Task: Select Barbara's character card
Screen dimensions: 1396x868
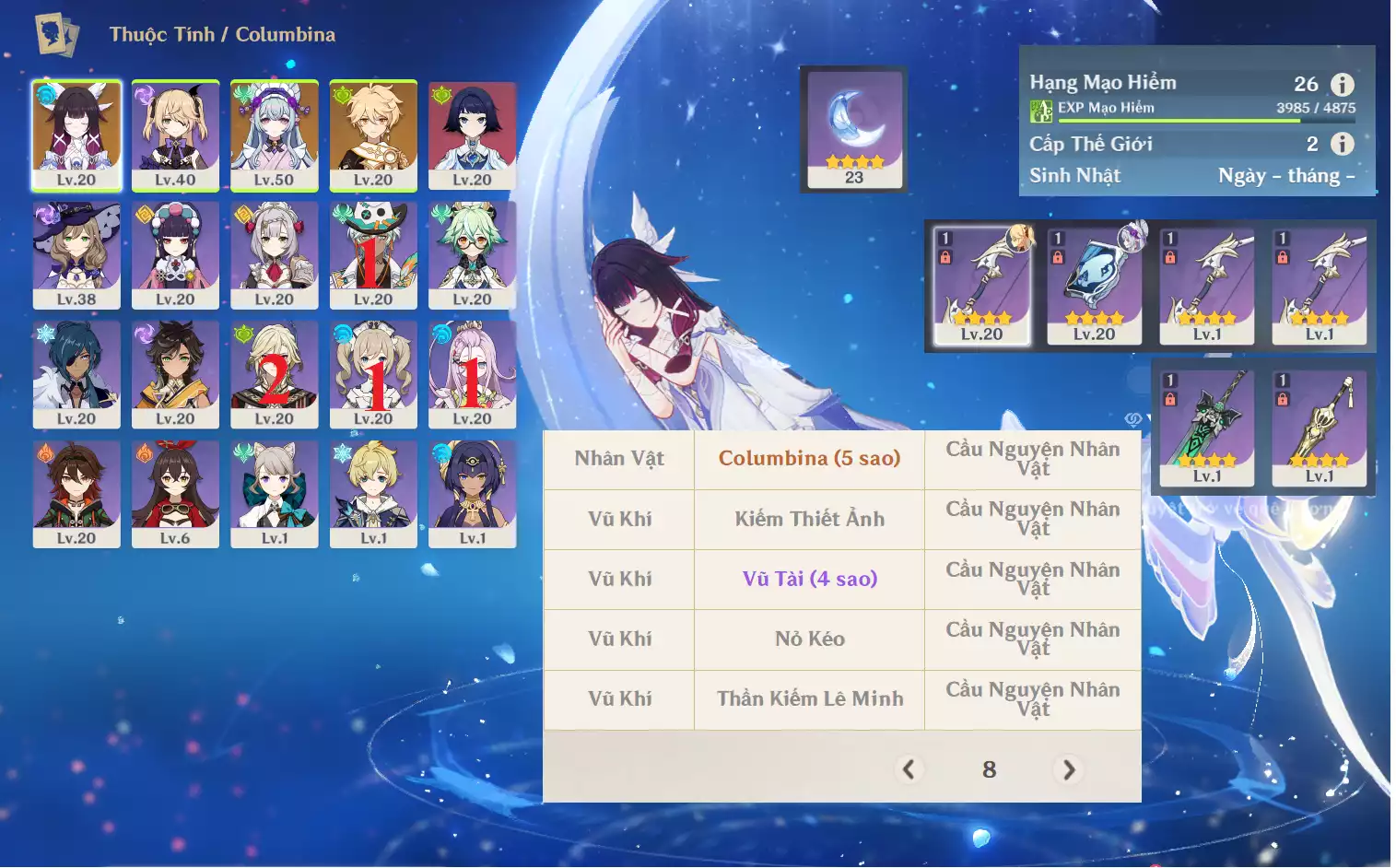Action: (373, 374)
